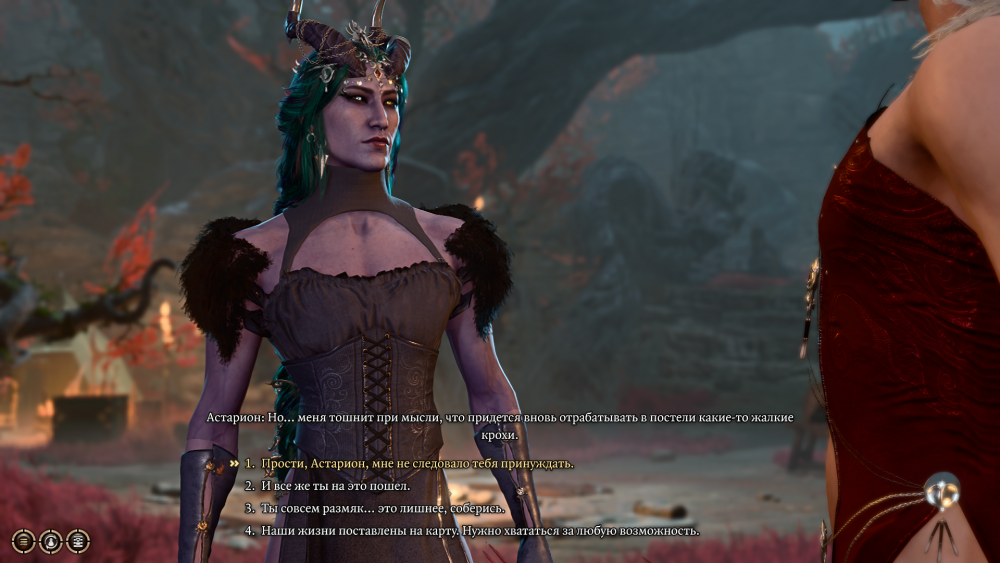Open the dialogue history lines icon
The width and height of the screenshot is (1000, 563).
click(24, 541)
